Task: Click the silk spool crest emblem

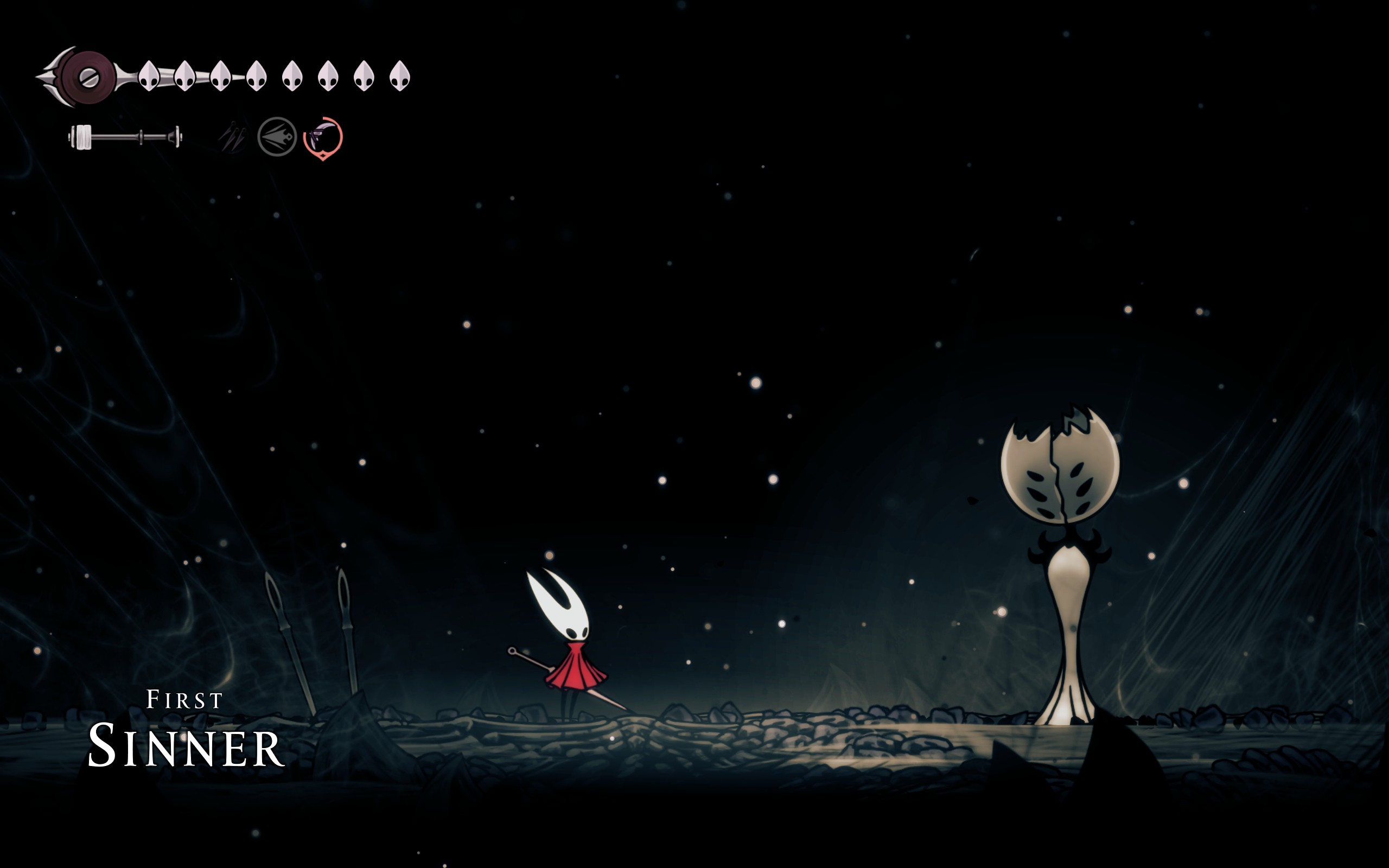Action: click(88, 77)
